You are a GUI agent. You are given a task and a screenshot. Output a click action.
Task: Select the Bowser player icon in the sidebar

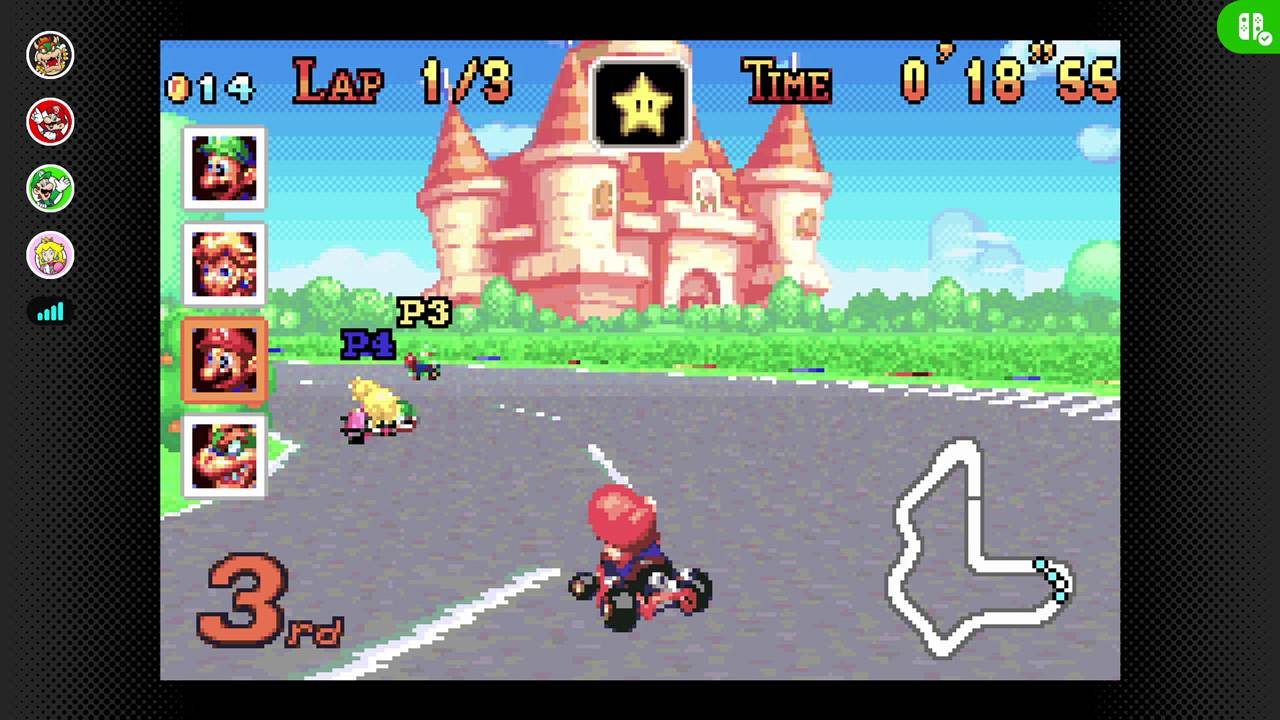click(50, 55)
